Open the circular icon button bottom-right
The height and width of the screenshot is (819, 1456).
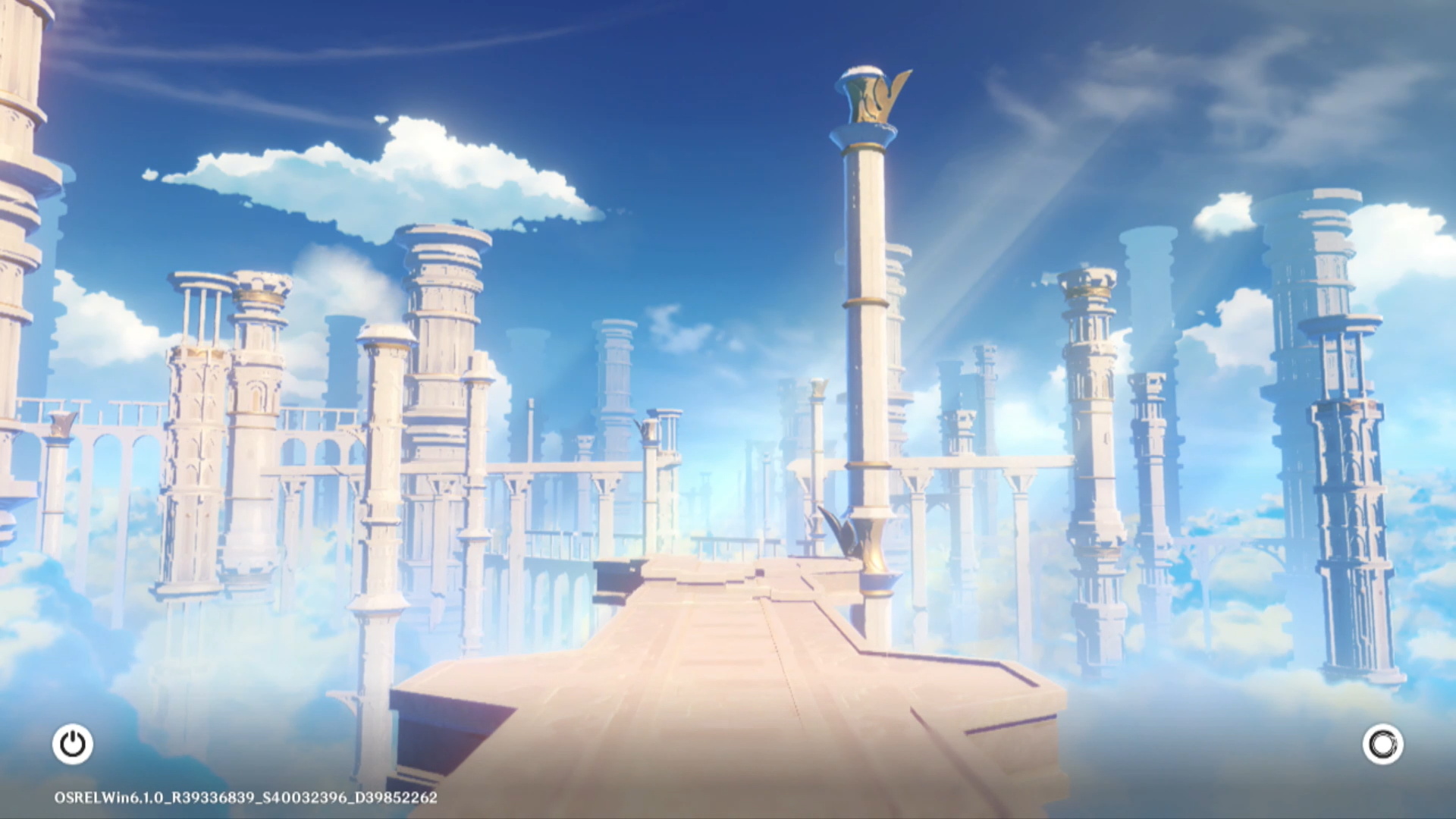click(1382, 744)
